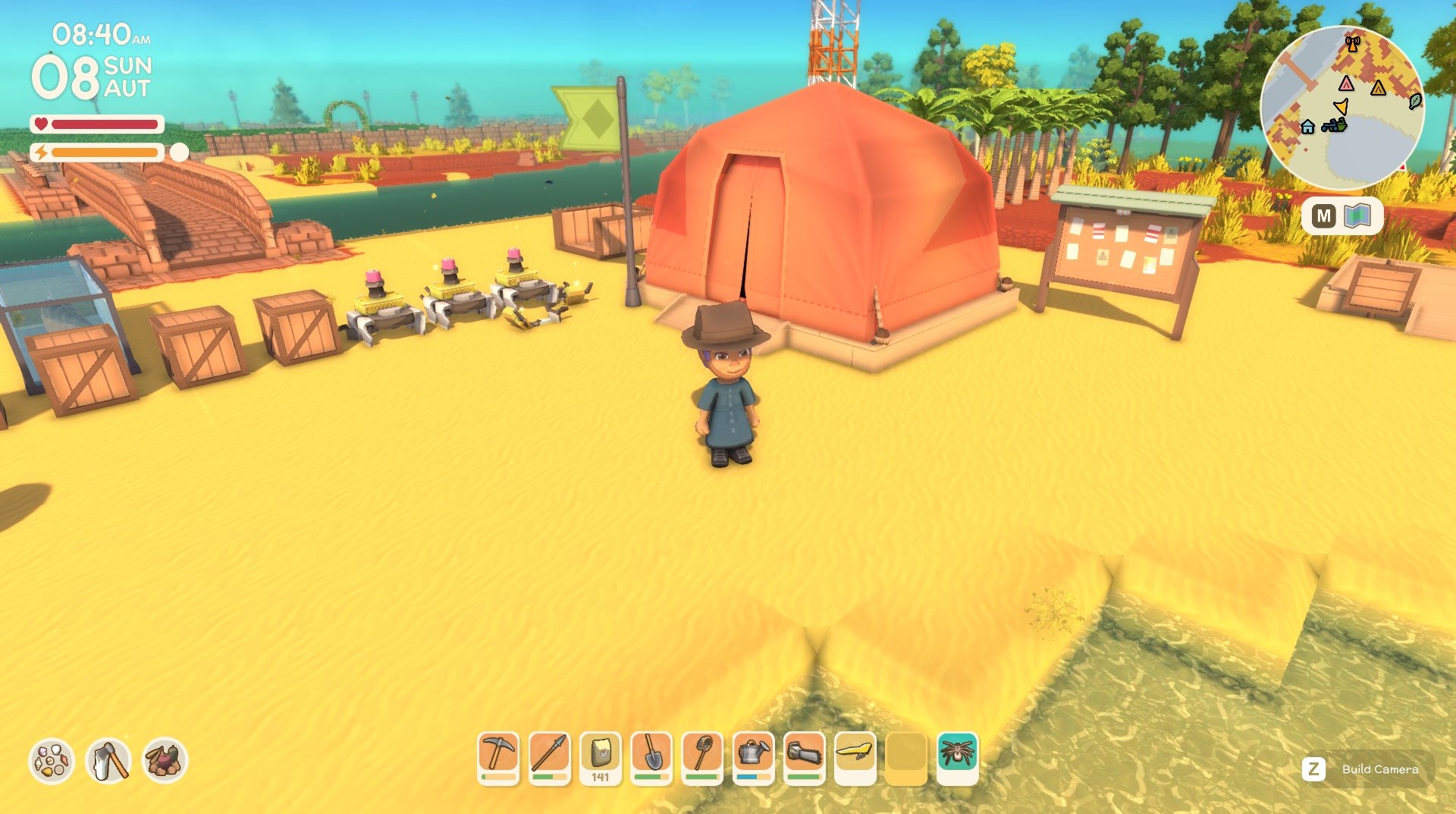Click the tractor marker on the minimap
Viewport: 1456px width, 814px height.
click(1334, 125)
